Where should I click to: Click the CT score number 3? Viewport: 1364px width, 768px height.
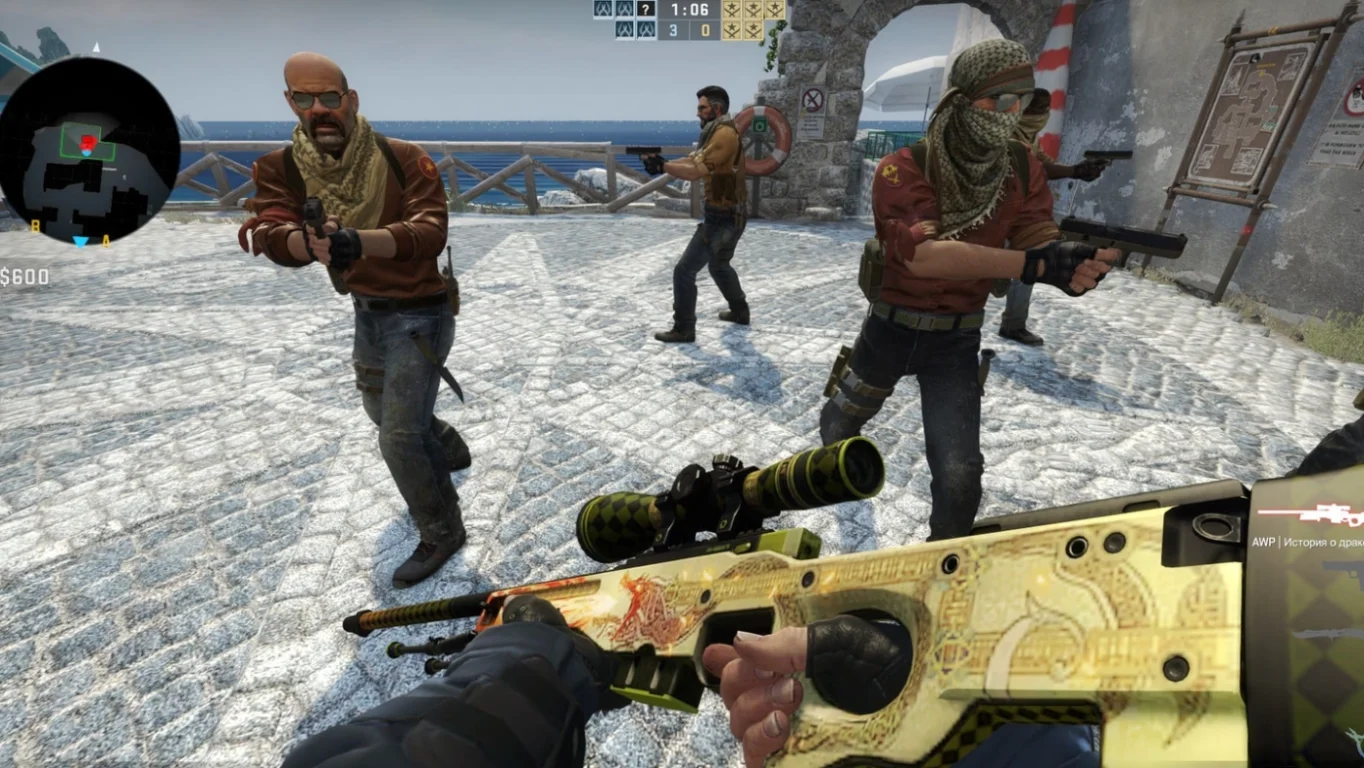click(x=673, y=30)
